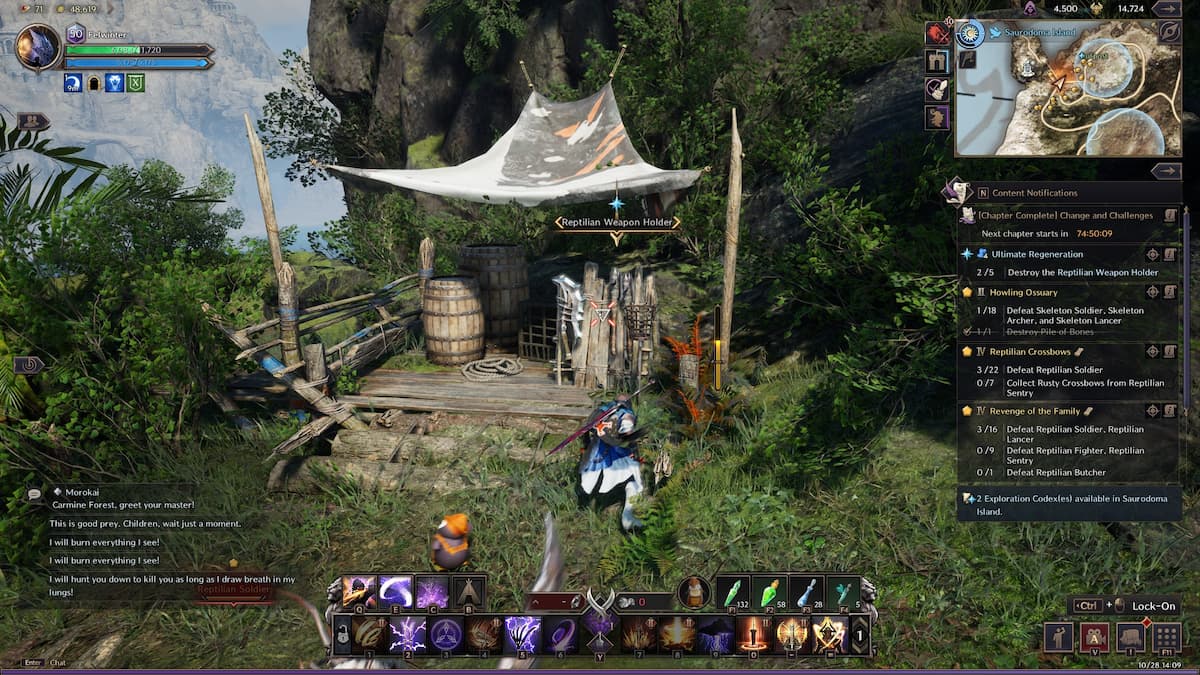The width and height of the screenshot is (1200, 675).
Task: Track the Howling Ossuary quest target icon
Action: point(1152,292)
